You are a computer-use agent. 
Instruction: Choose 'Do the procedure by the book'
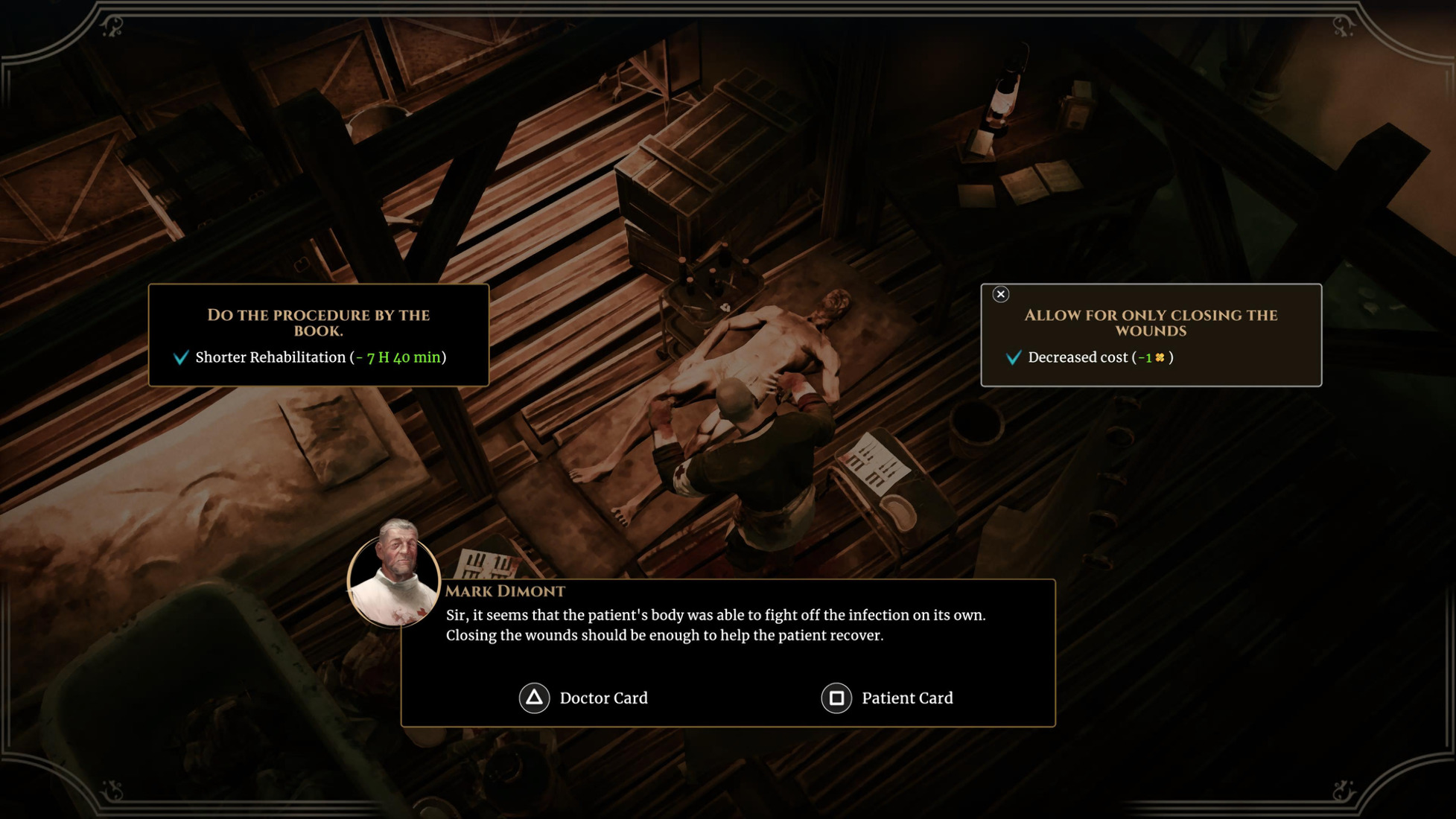(318, 334)
